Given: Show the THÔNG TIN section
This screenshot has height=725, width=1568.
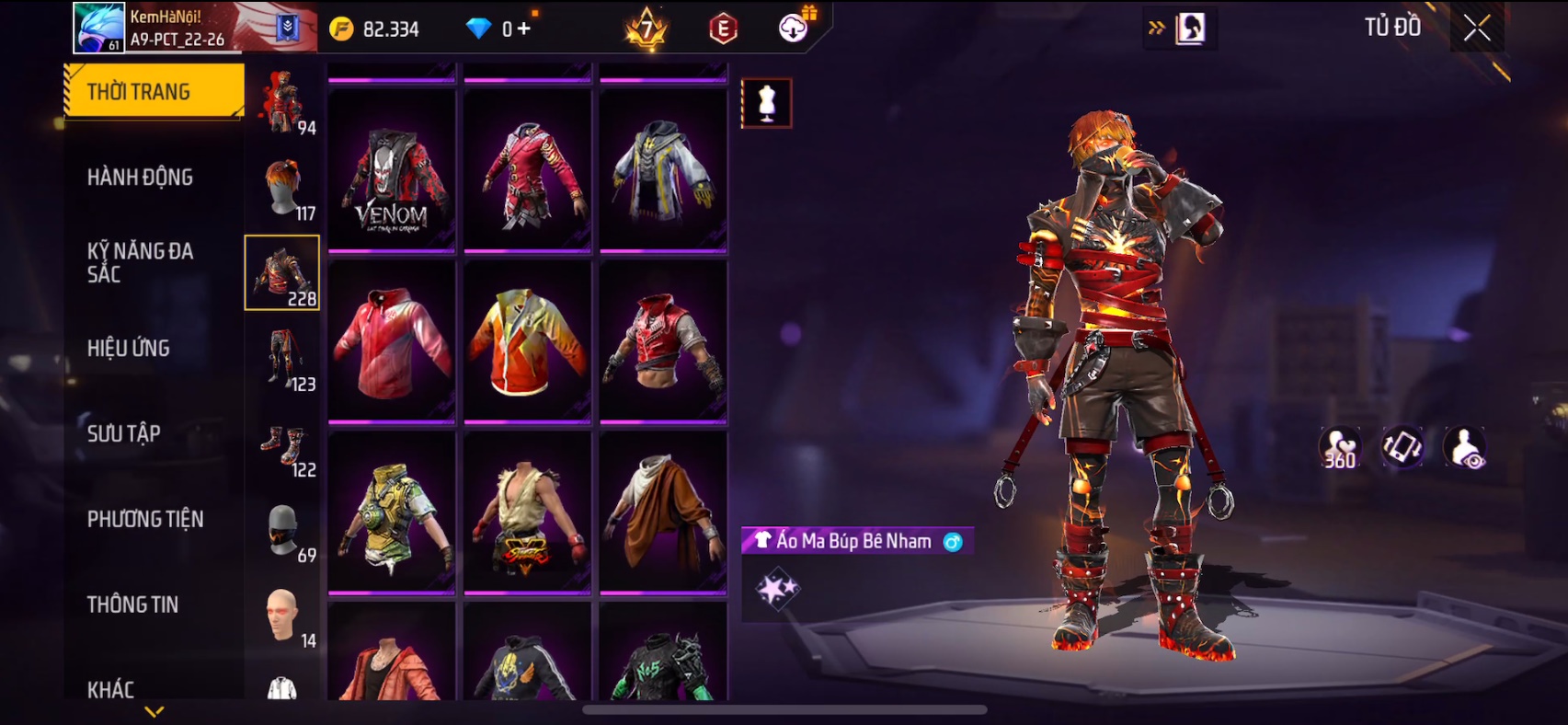Looking at the screenshot, I should click(133, 604).
